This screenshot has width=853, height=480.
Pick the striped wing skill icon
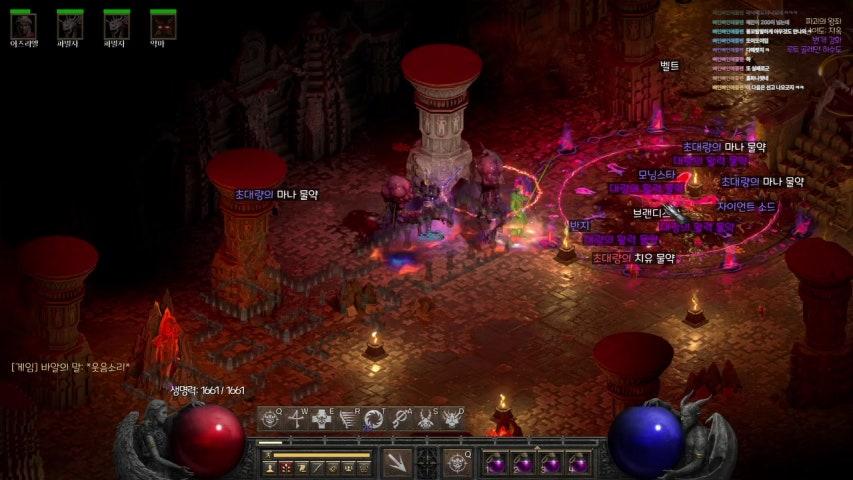pos(348,420)
